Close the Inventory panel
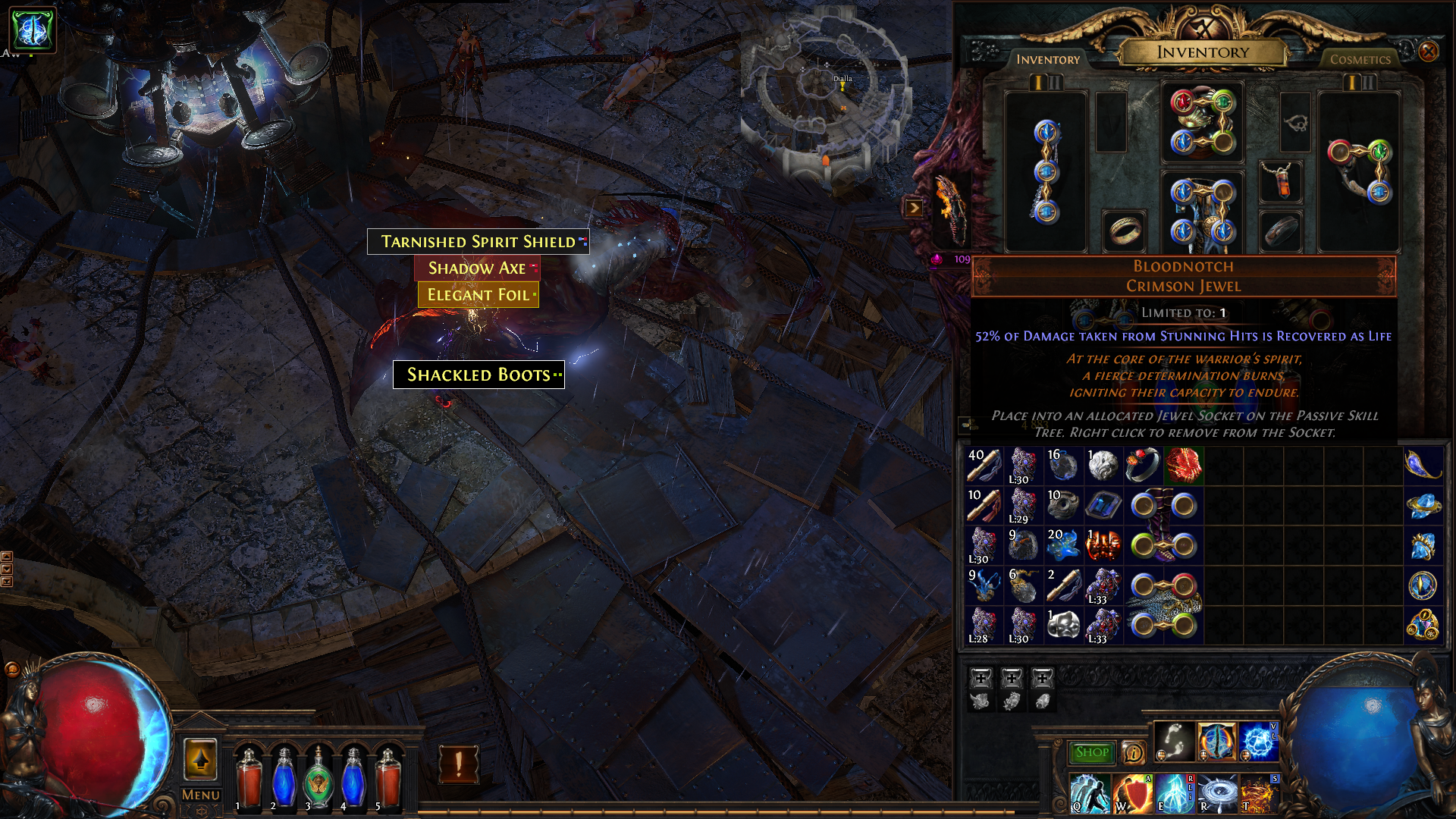The height and width of the screenshot is (819, 1456). pos(1428,52)
